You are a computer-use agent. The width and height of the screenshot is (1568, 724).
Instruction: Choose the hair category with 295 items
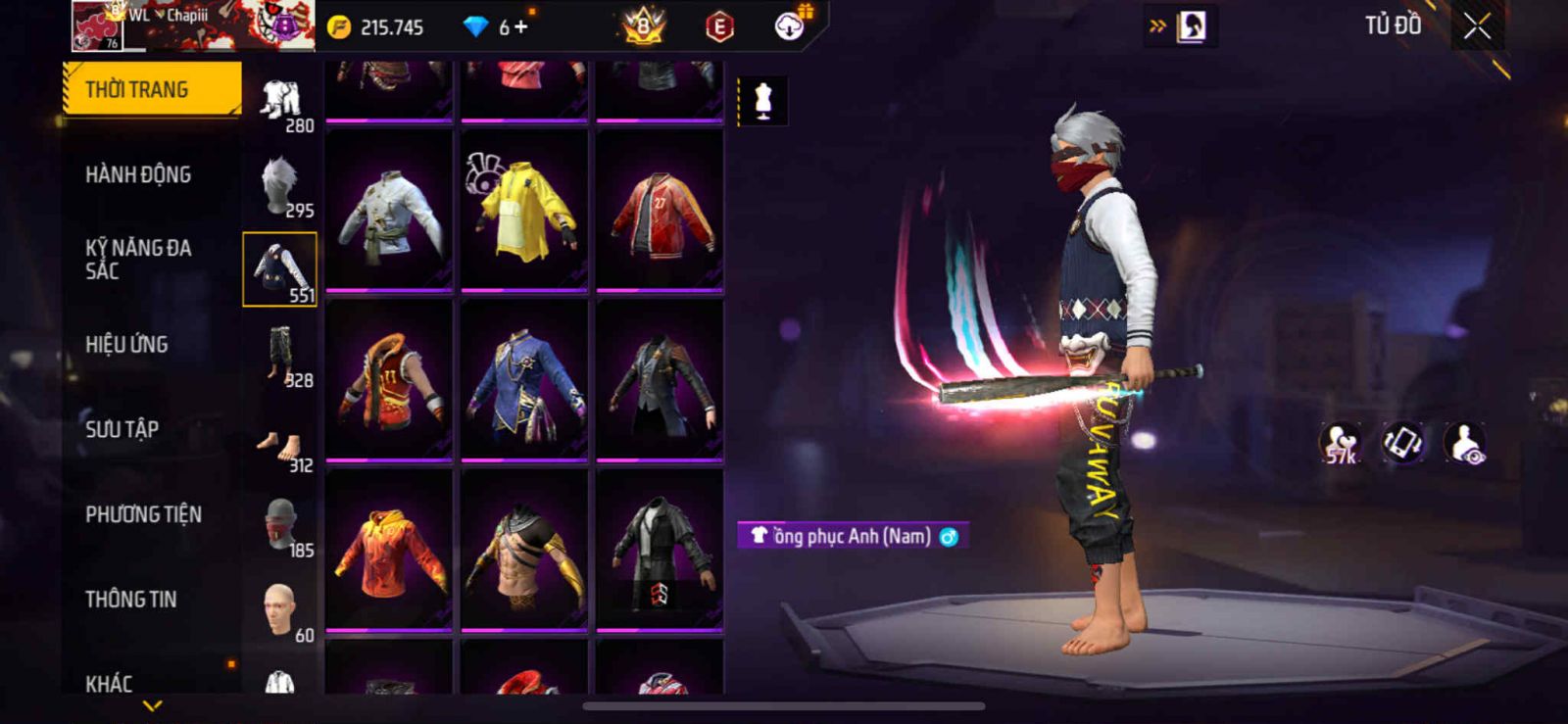[x=280, y=186]
